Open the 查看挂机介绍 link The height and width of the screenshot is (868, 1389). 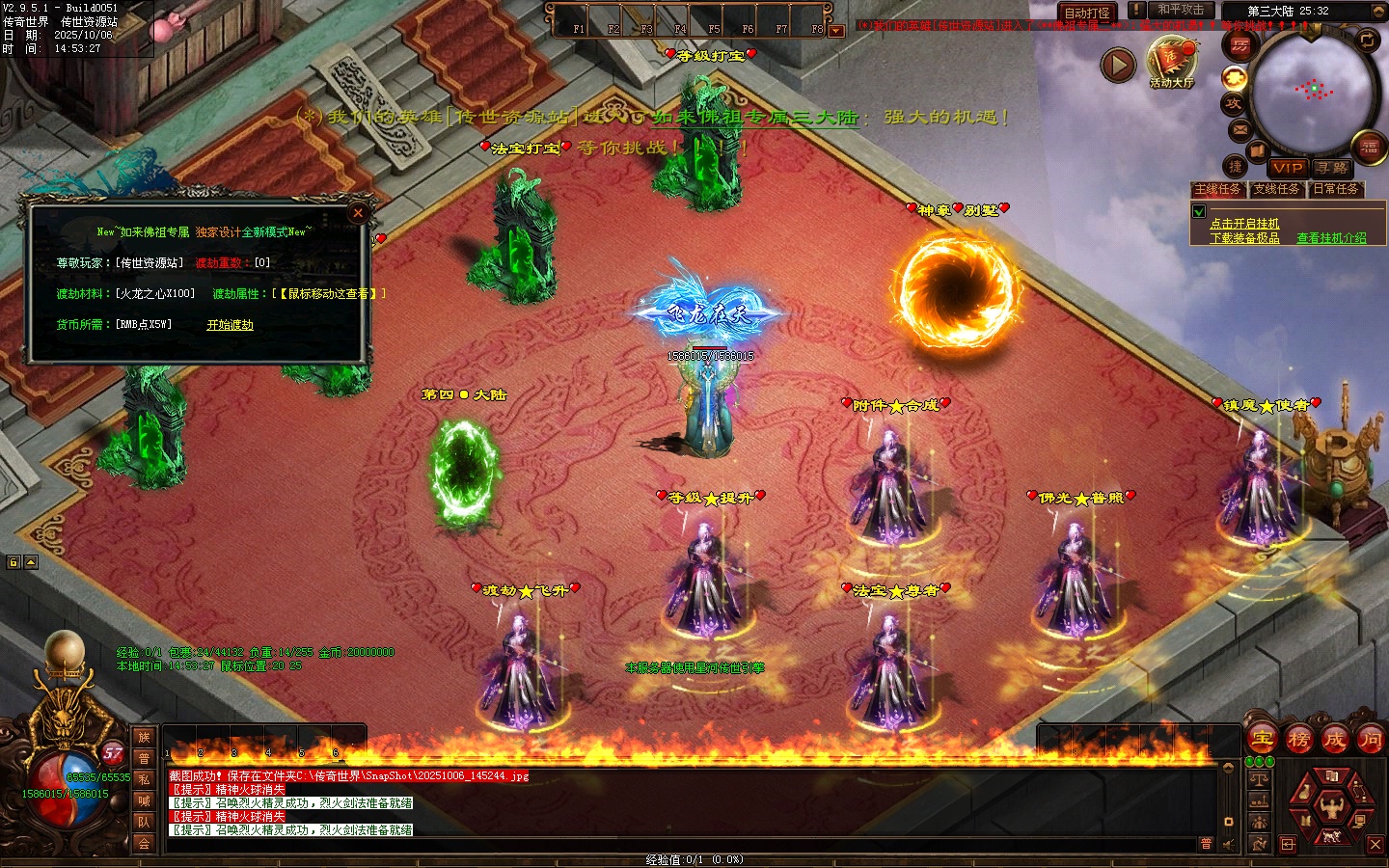tap(1331, 238)
